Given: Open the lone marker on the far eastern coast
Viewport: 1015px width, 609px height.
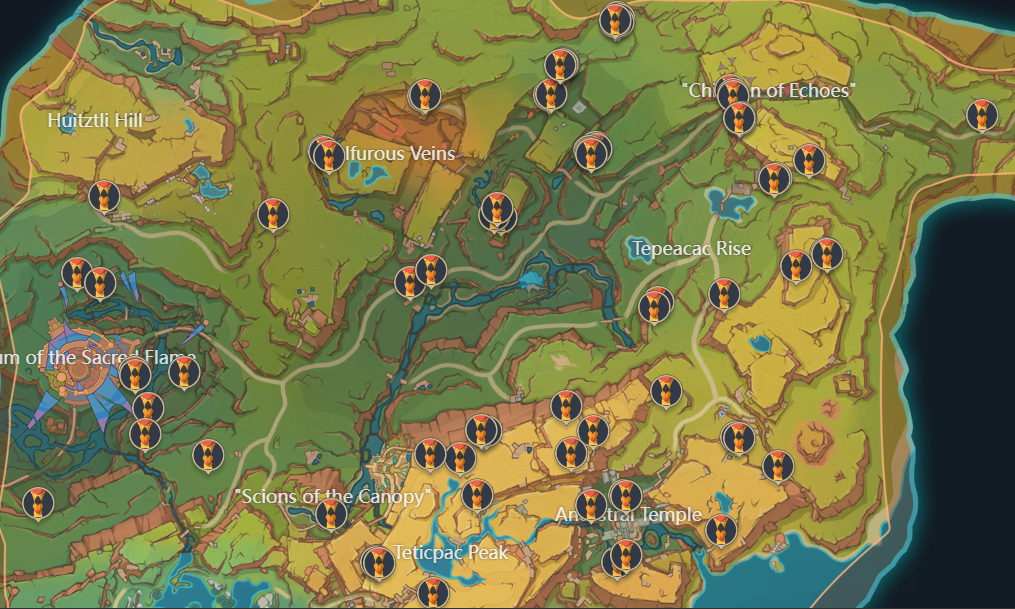Looking at the screenshot, I should tap(982, 116).
